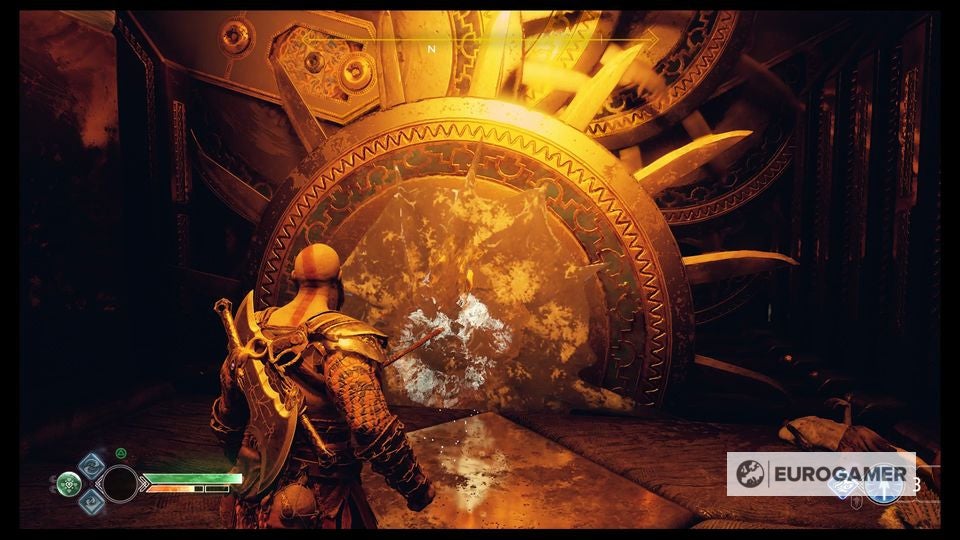The width and height of the screenshot is (960, 540).
Task: Select the green talisman icon
Action: coord(68,485)
